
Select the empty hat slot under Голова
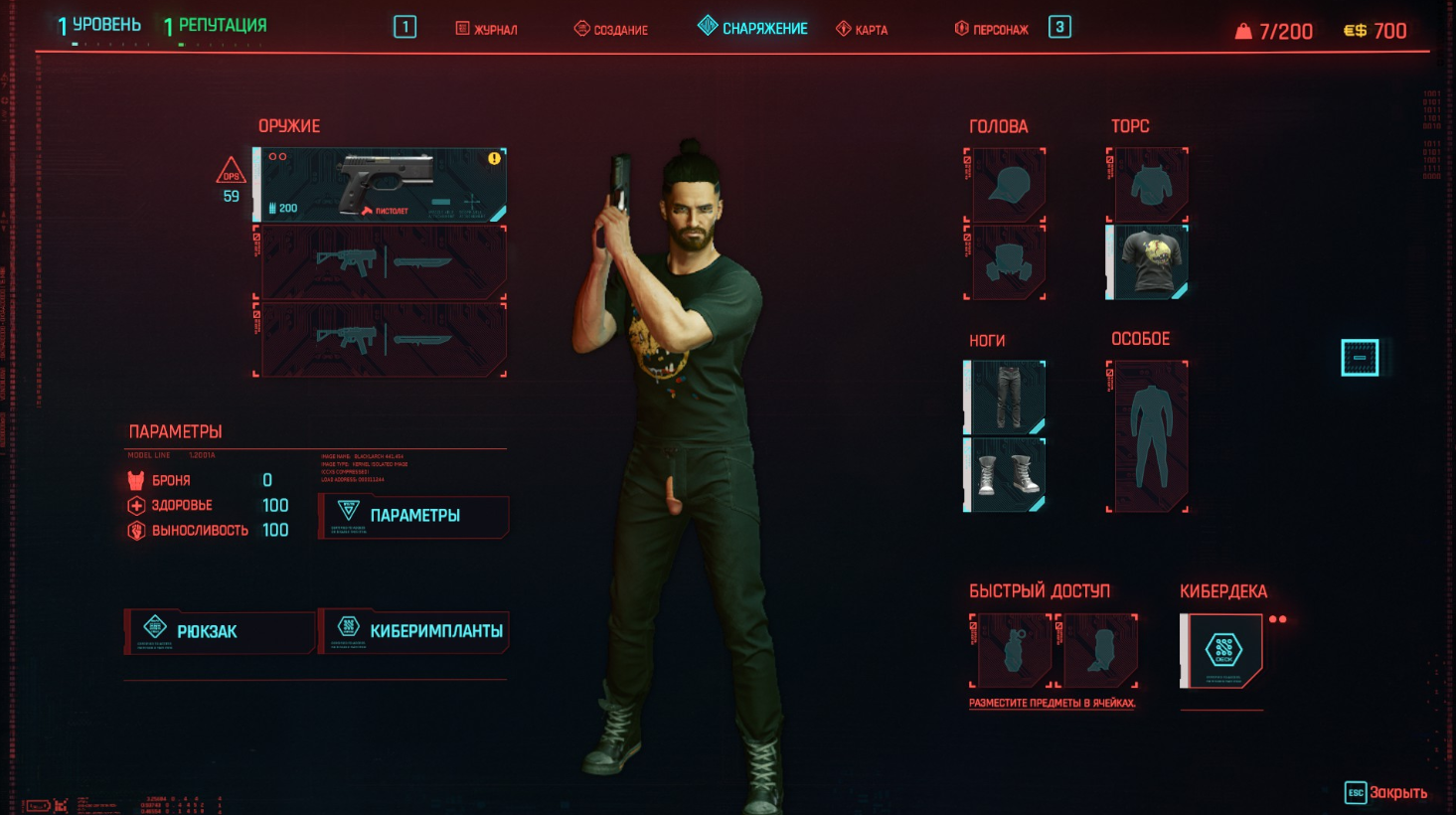tap(1005, 185)
